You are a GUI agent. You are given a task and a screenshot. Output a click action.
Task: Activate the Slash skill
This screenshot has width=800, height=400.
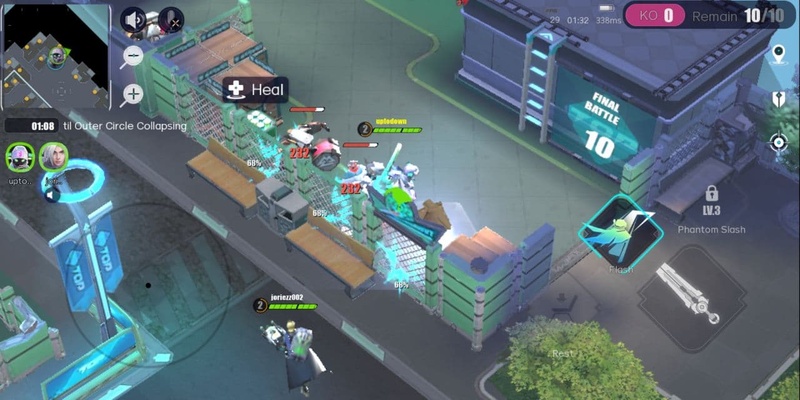(x=620, y=234)
